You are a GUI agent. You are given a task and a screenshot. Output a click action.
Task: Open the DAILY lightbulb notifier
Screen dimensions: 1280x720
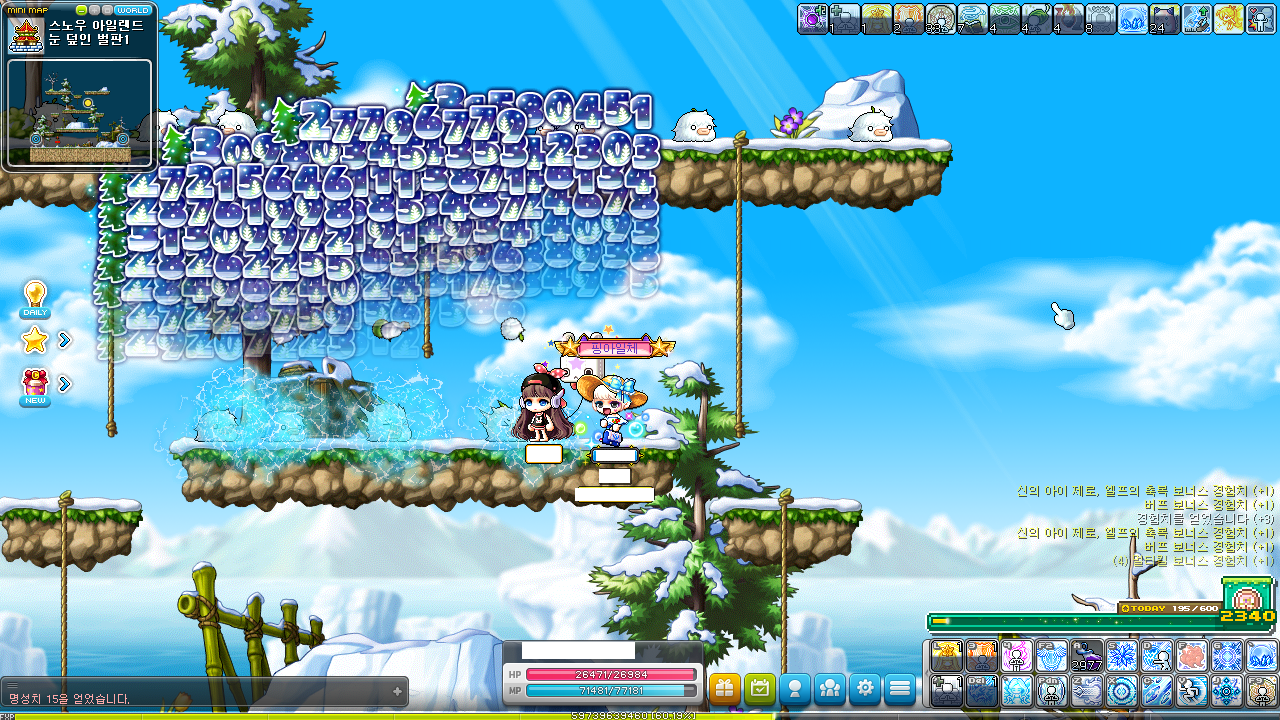(x=35, y=299)
